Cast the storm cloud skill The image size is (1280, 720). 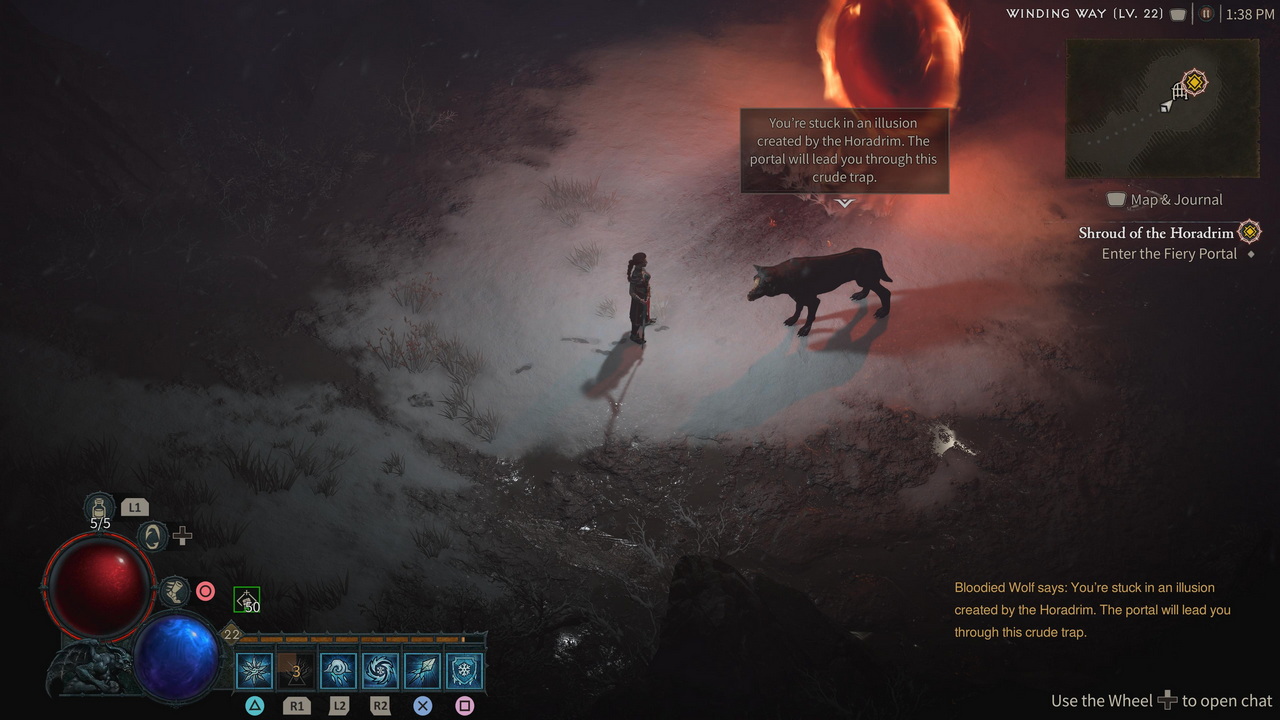click(x=338, y=671)
